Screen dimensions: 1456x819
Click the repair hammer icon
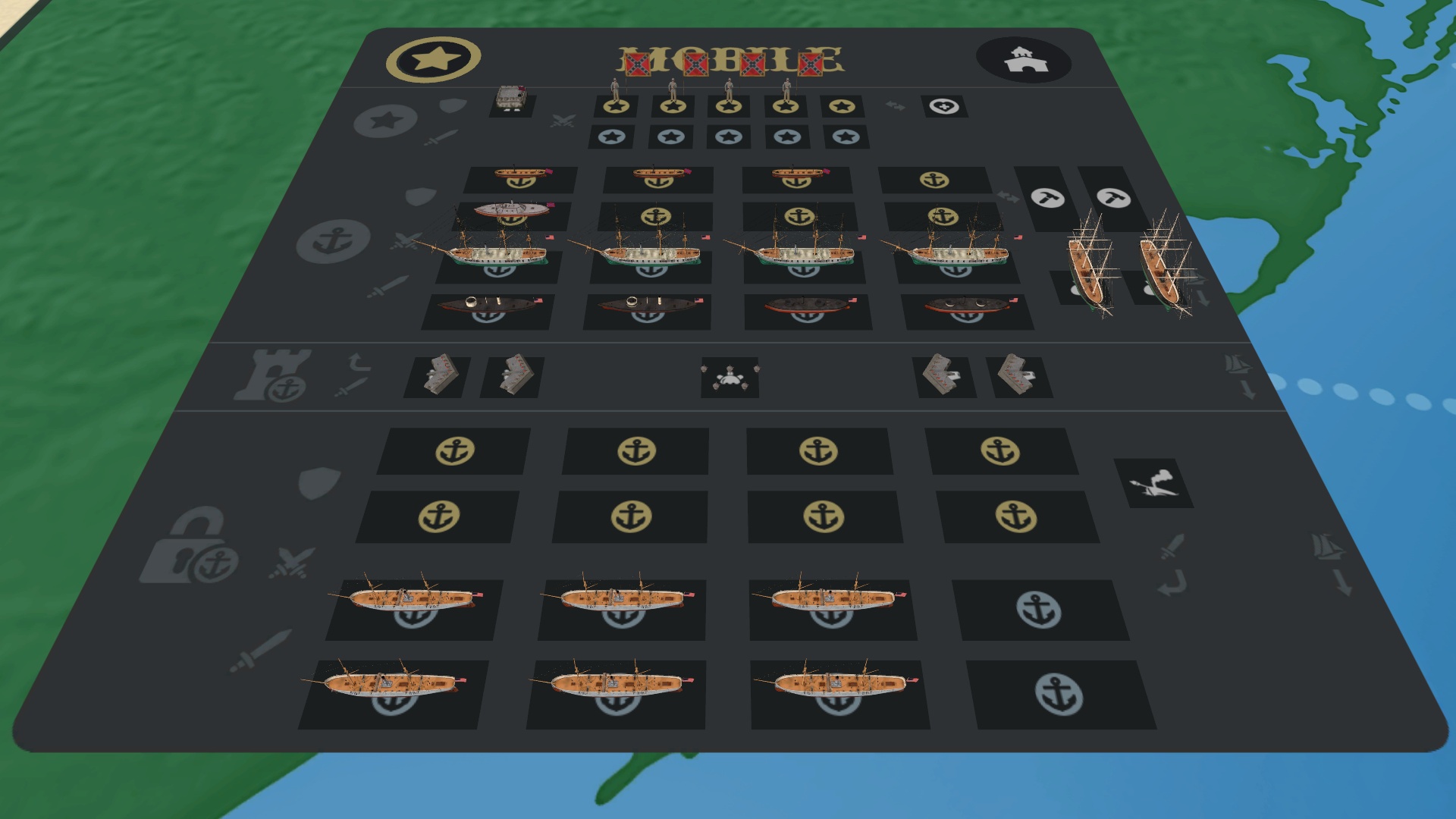coord(1046,199)
